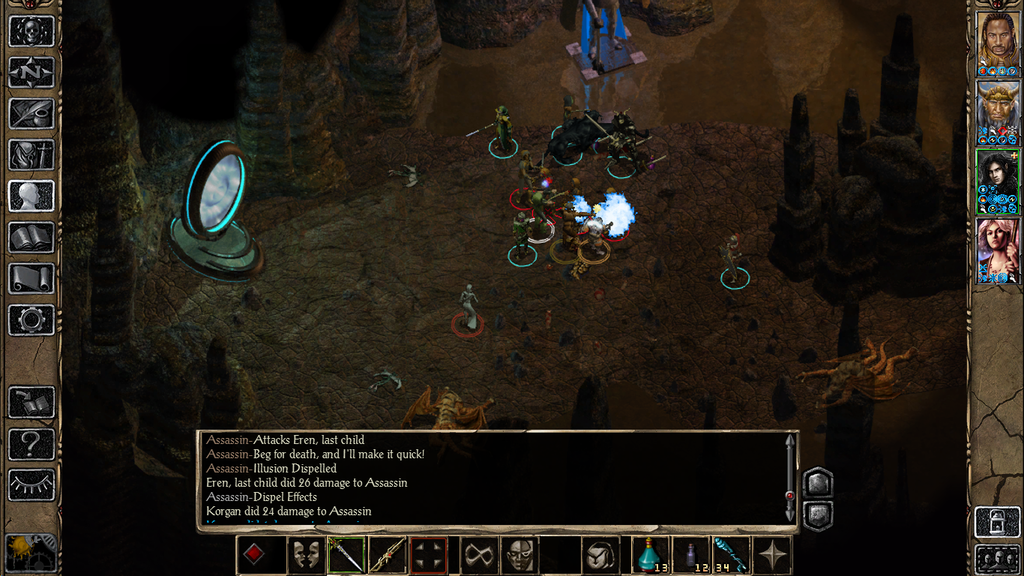
Task: Select all party members button
Action: coord(996,557)
